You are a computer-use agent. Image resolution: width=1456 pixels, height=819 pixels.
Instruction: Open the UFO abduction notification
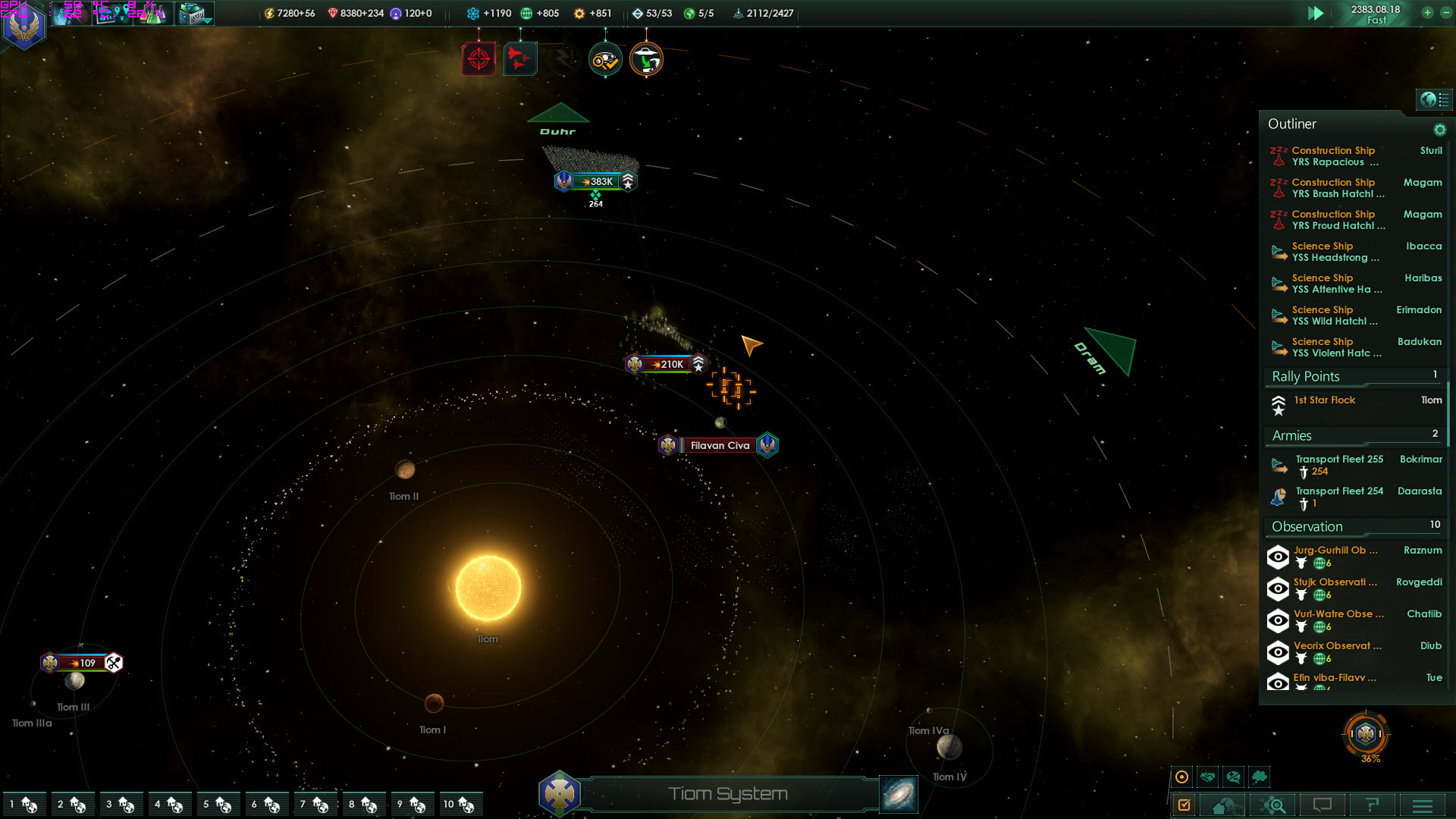tap(646, 59)
